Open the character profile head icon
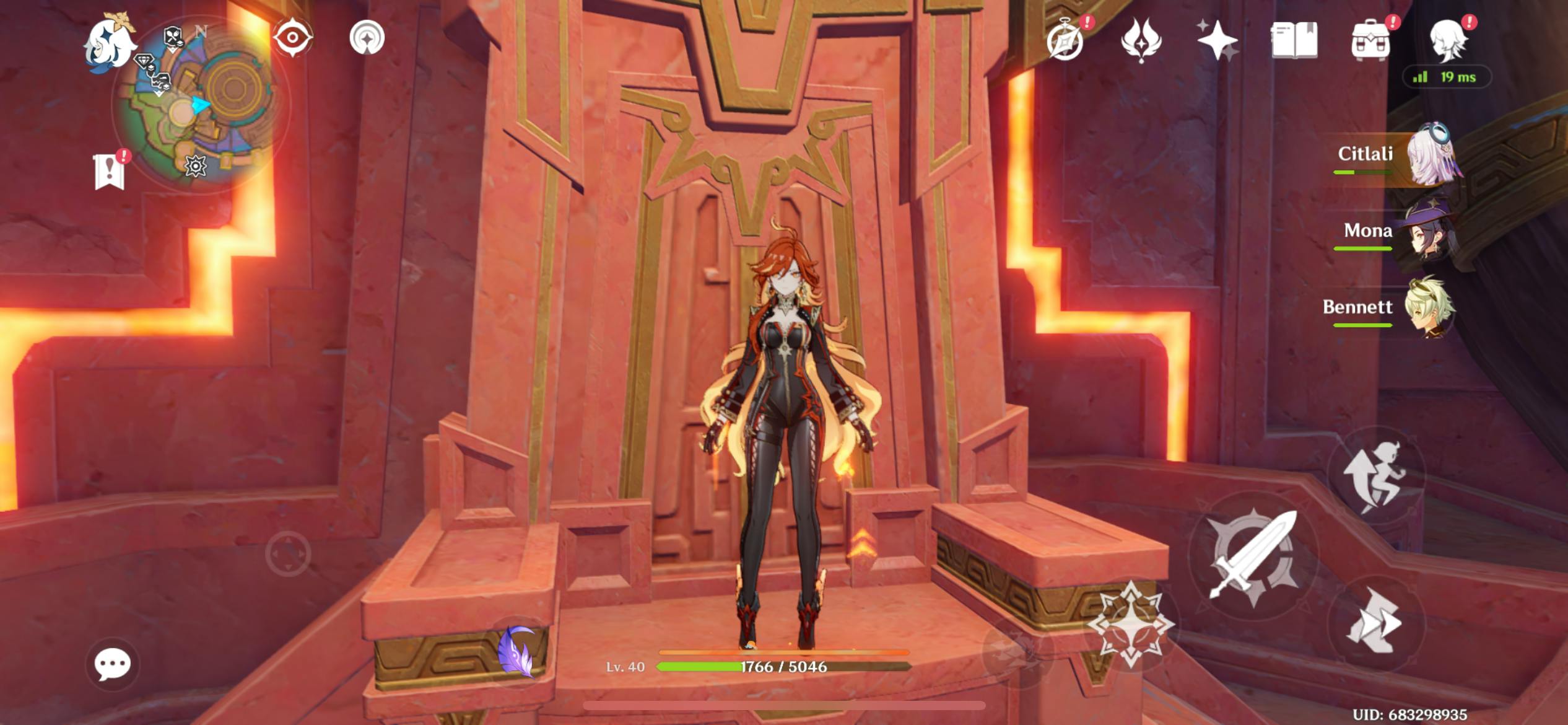This screenshot has width=1568, height=725. pos(1447,41)
